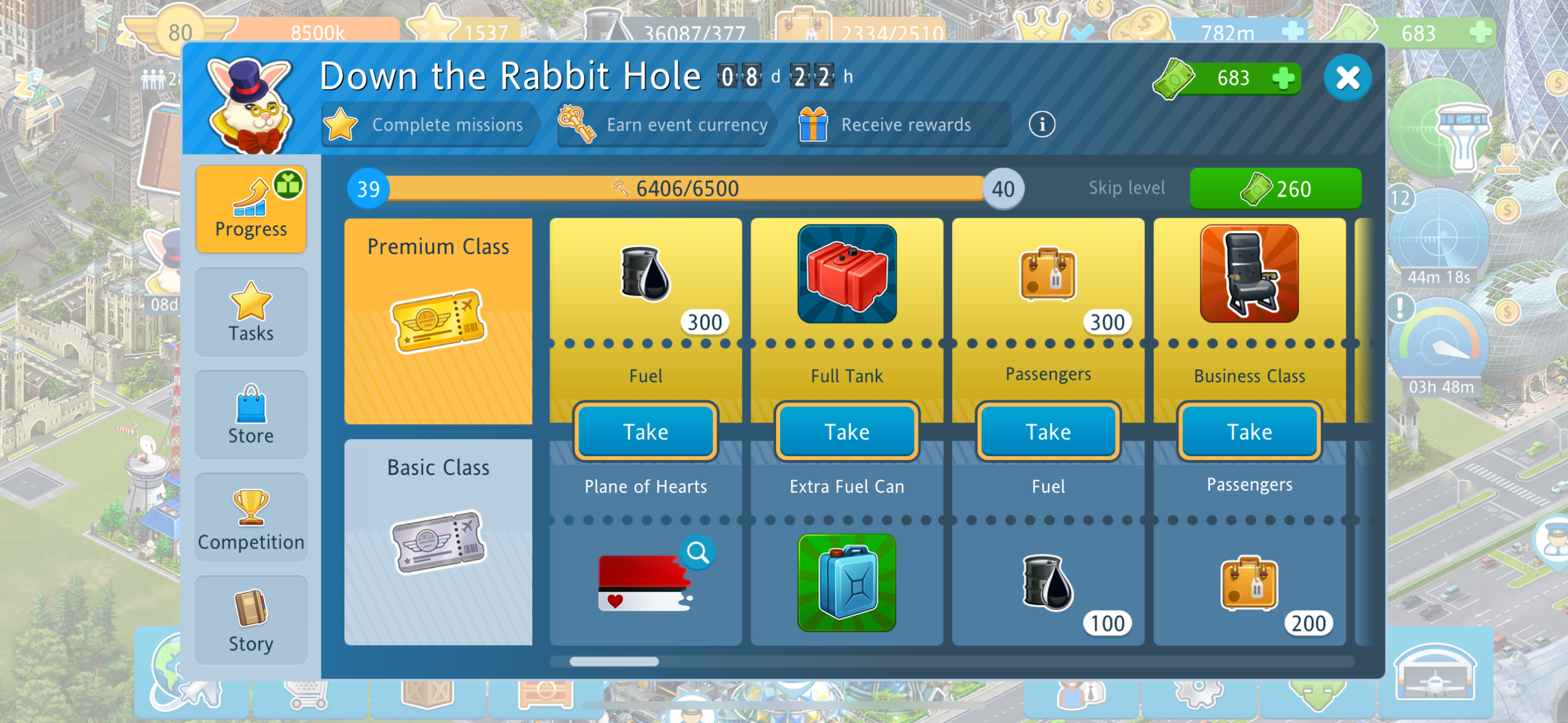
Task: Skip level for 260 cash
Action: (x=1275, y=189)
